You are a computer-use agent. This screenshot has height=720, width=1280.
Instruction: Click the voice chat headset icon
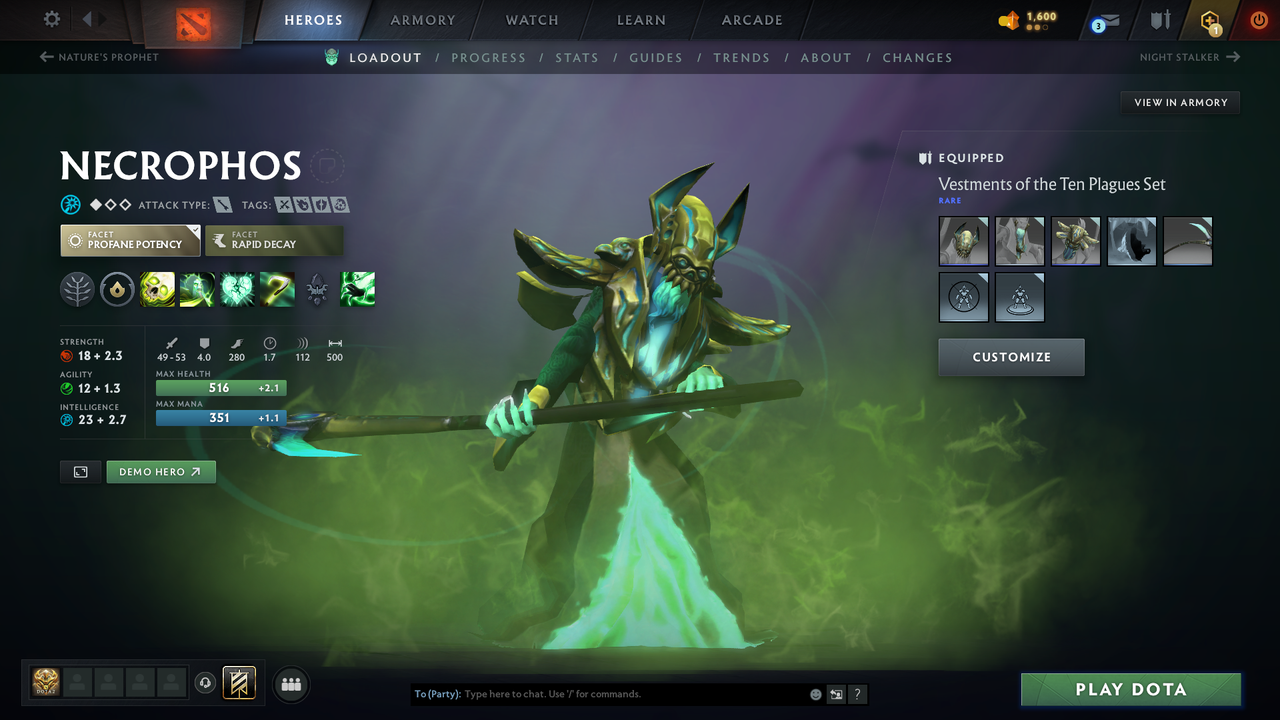(205, 683)
